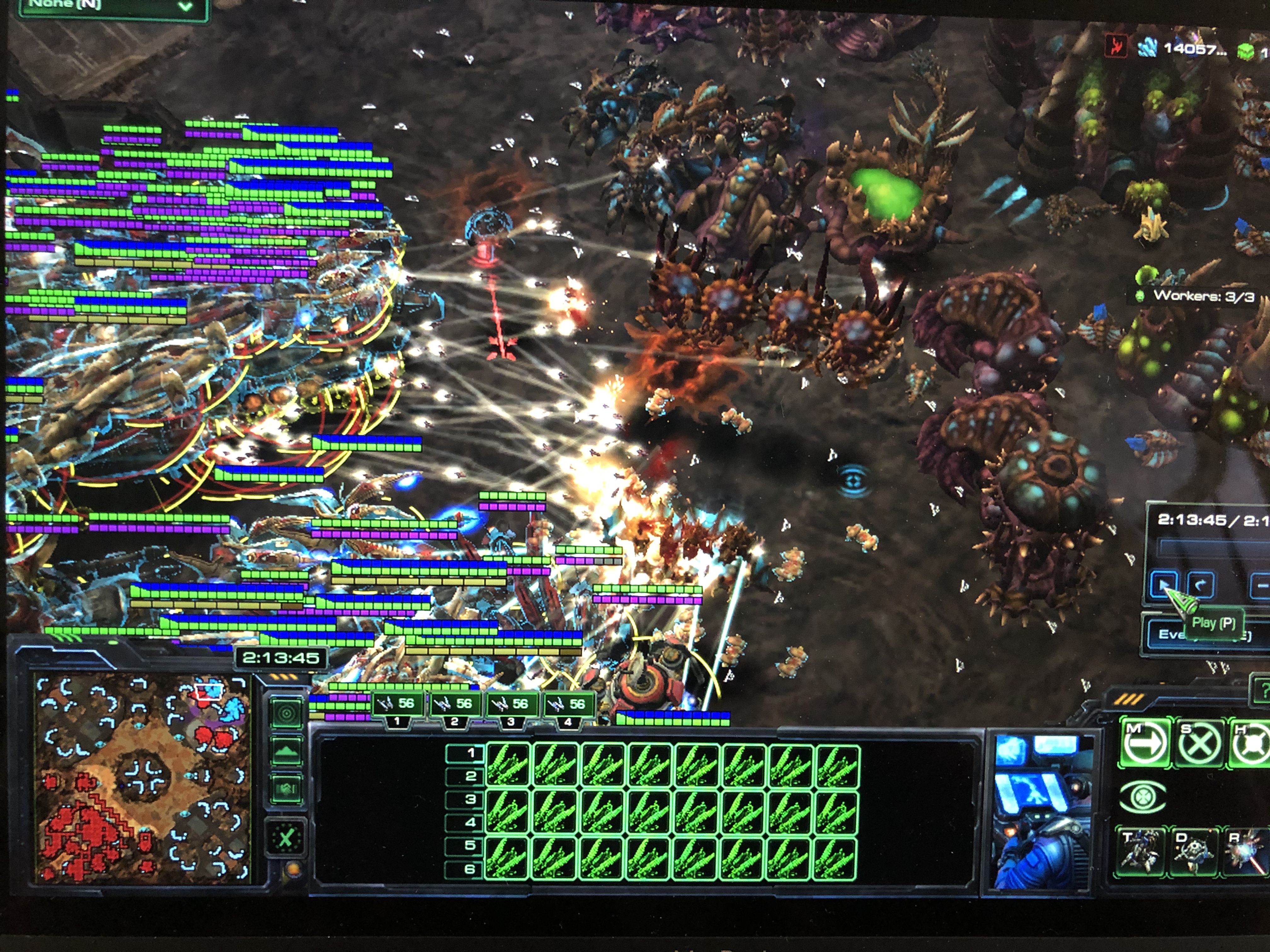
Task: Click the replay timeline progress bar
Action: click(1211, 547)
